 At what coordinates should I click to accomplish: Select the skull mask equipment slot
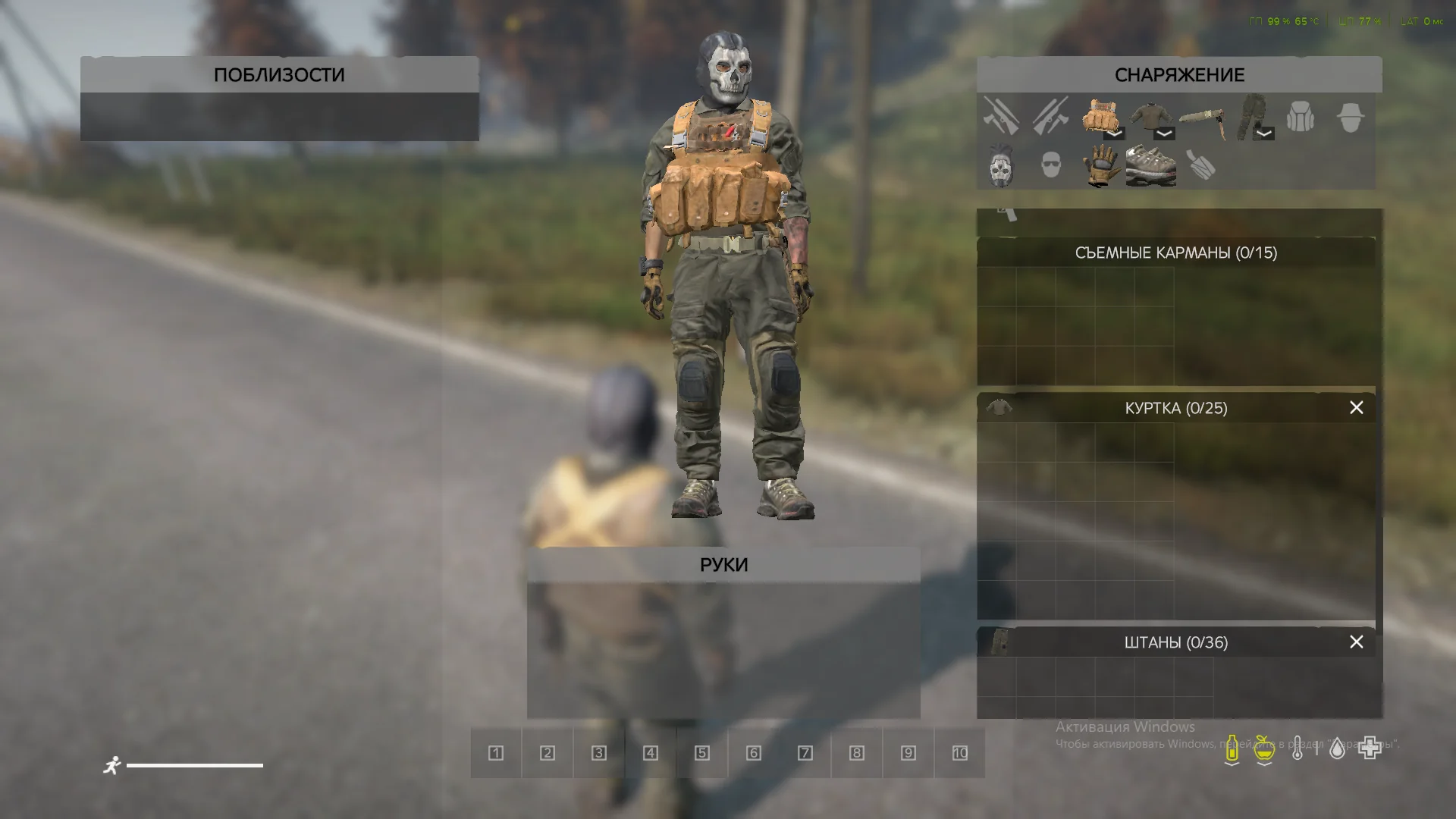[1001, 165]
